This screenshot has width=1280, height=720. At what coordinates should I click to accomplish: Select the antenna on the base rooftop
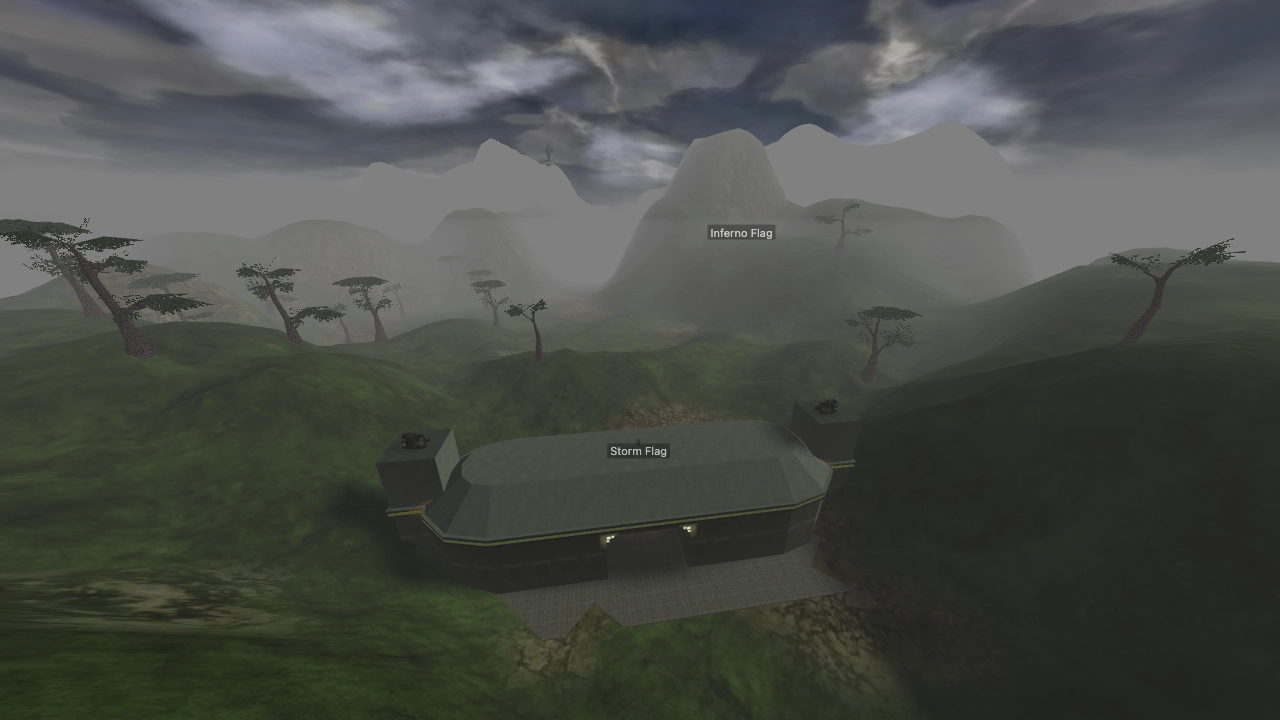click(x=638, y=441)
